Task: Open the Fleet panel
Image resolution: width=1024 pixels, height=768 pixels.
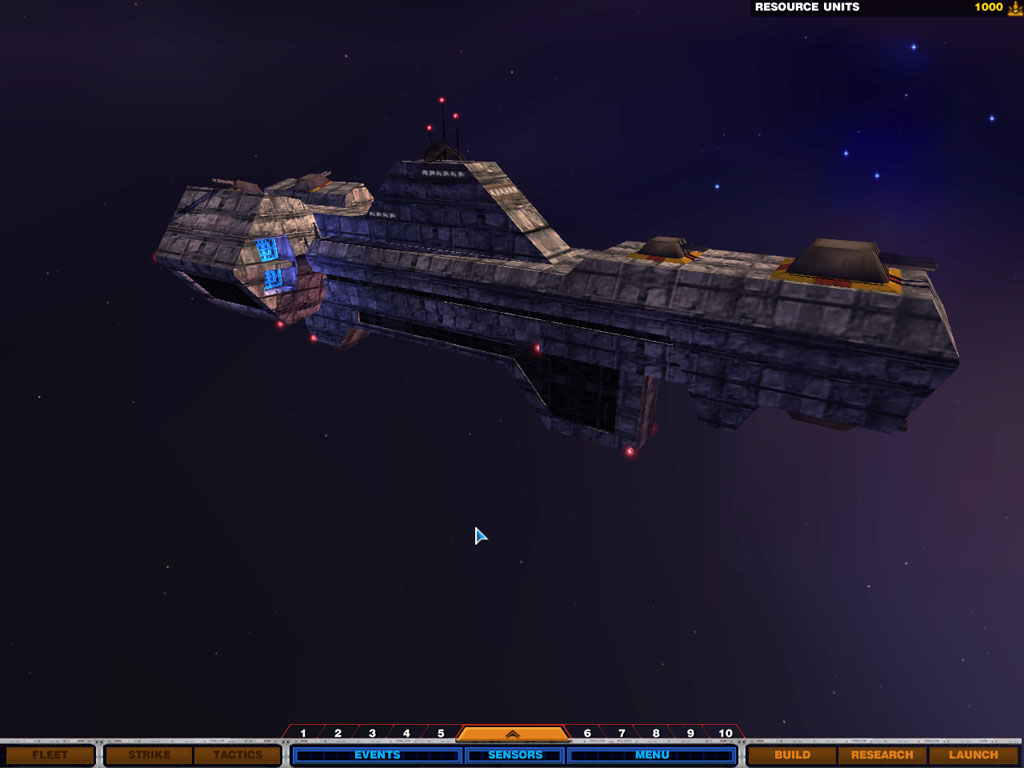Action: click(50, 755)
